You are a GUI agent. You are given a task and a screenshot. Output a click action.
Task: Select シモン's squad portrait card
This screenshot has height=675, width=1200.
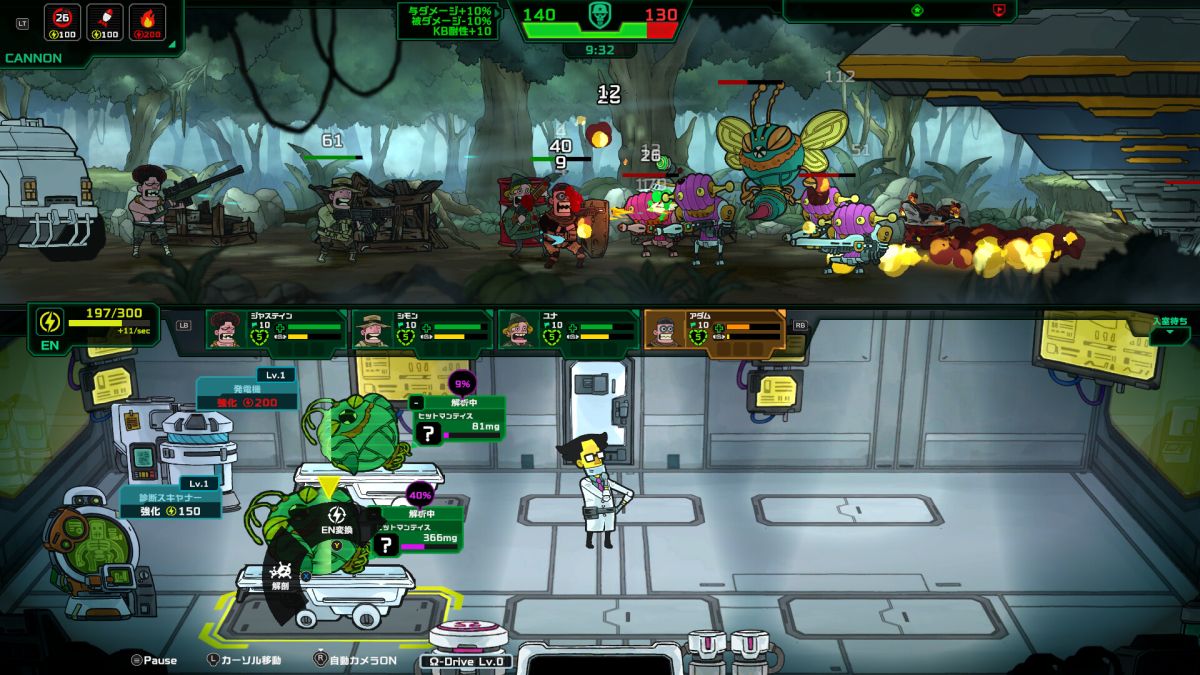tap(421, 330)
